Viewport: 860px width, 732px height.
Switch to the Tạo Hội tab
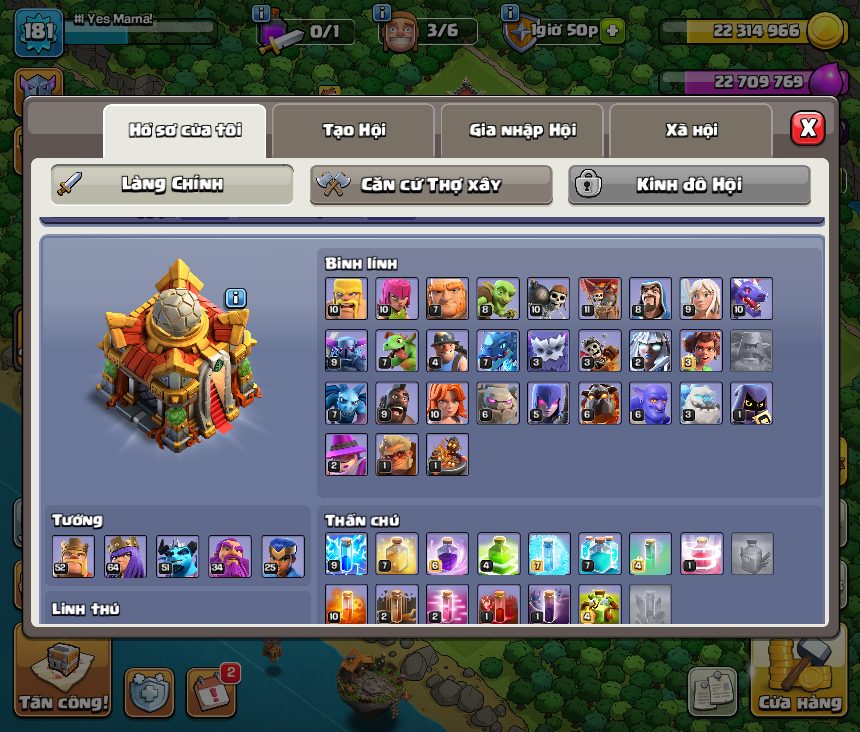[353, 130]
